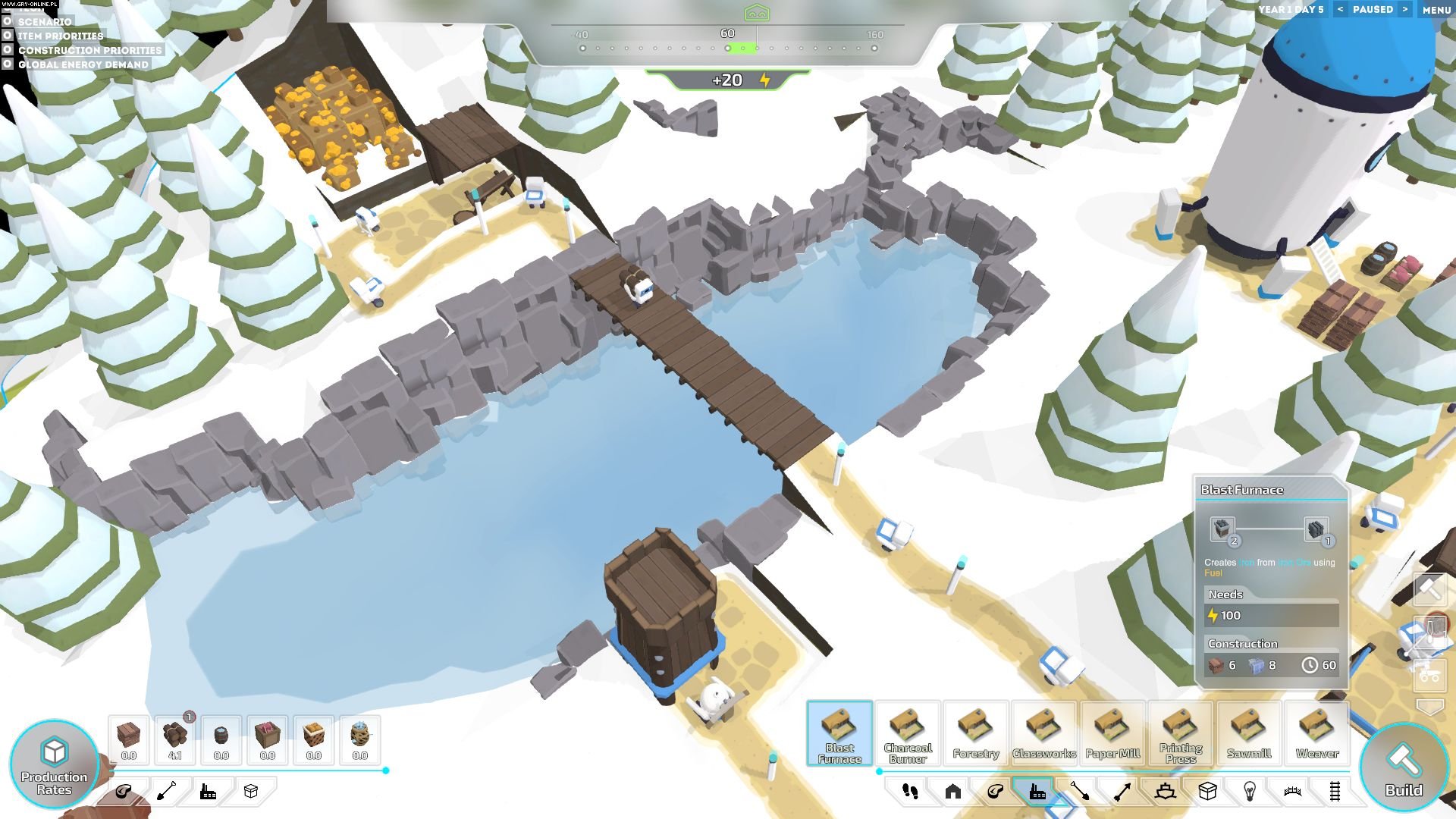
Task: Choose the Sawmill building
Action: pyautogui.click(x=1249, y=733)
